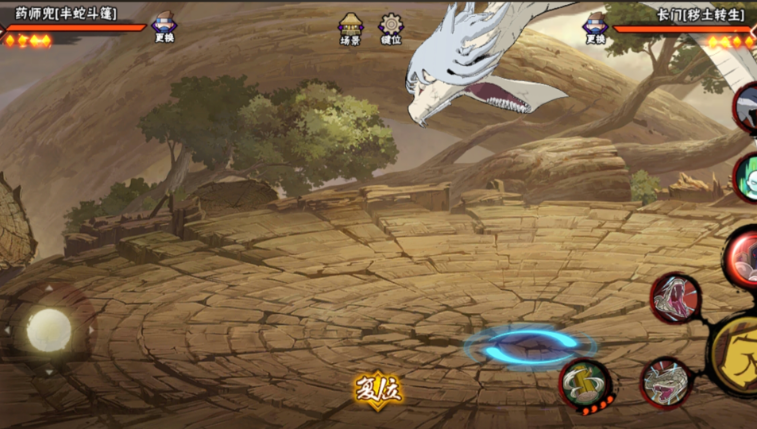Open the 场景 scene selector
This screenshot has width=757, height=429.
pyautogui.click(x=350, y=29)
